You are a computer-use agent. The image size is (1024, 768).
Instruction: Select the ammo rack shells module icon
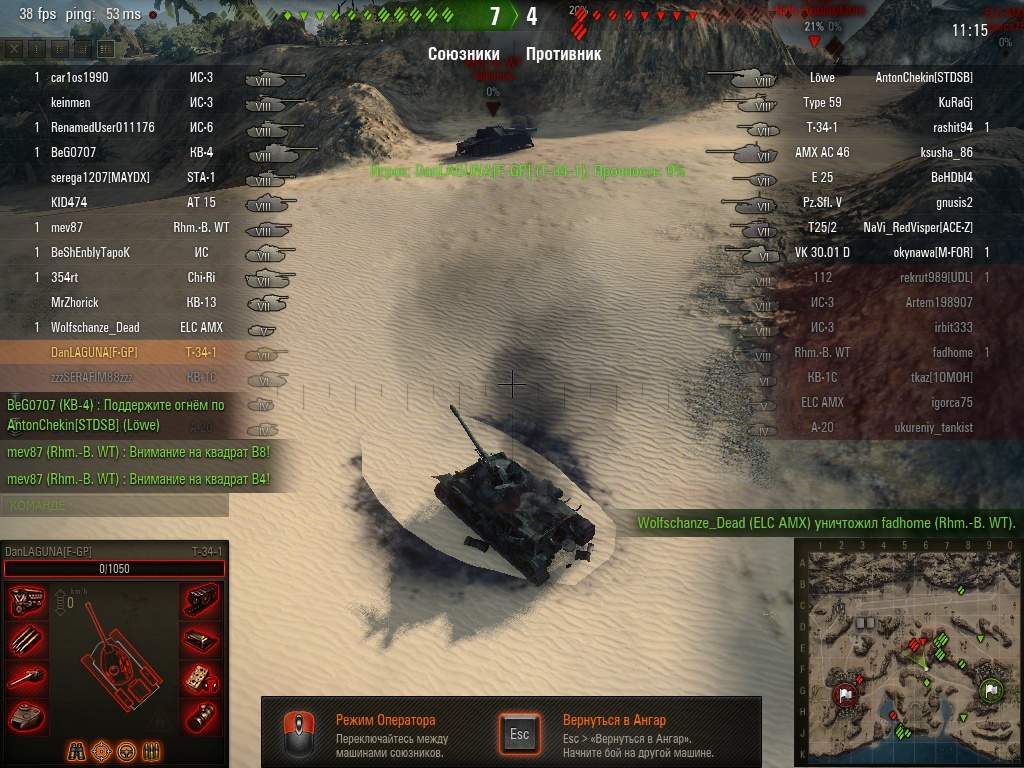click(27, 639)
